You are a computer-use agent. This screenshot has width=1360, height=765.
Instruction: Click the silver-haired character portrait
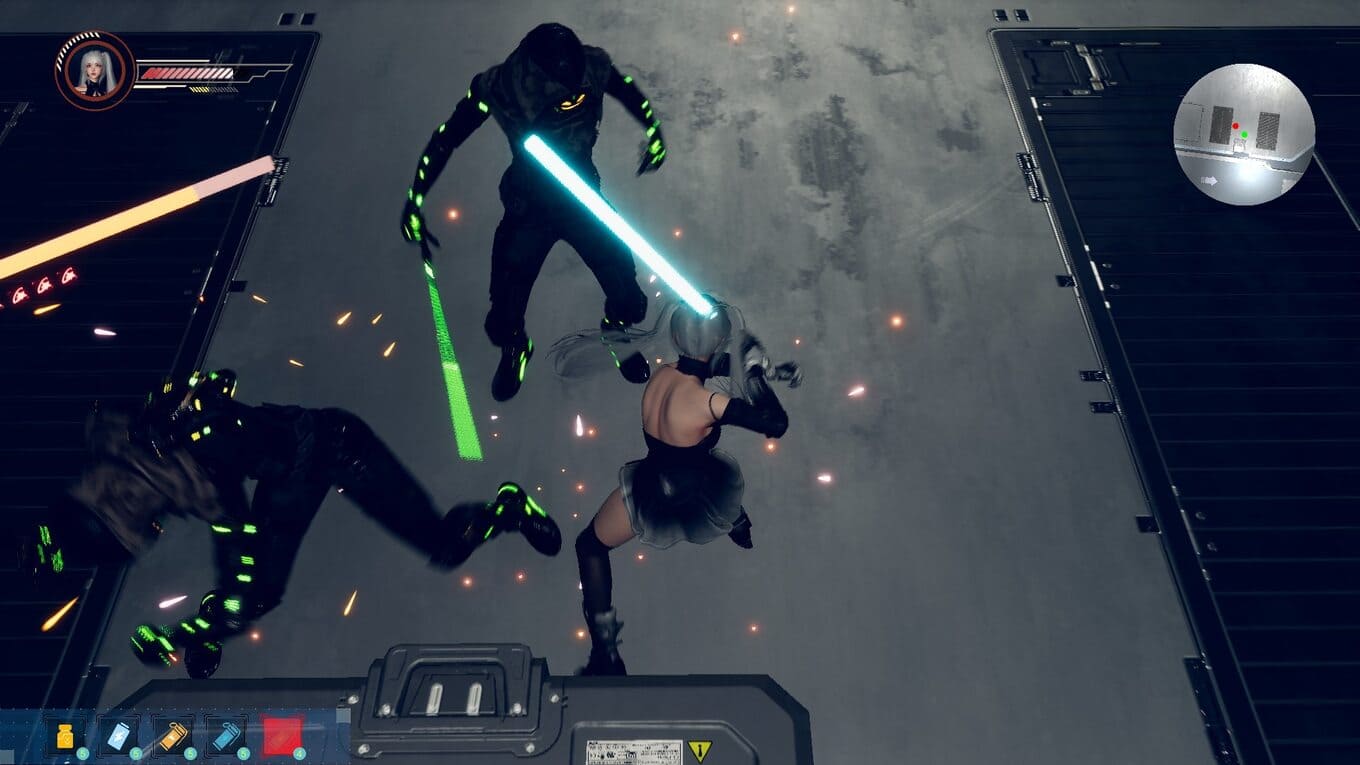[x=95, y=71]
